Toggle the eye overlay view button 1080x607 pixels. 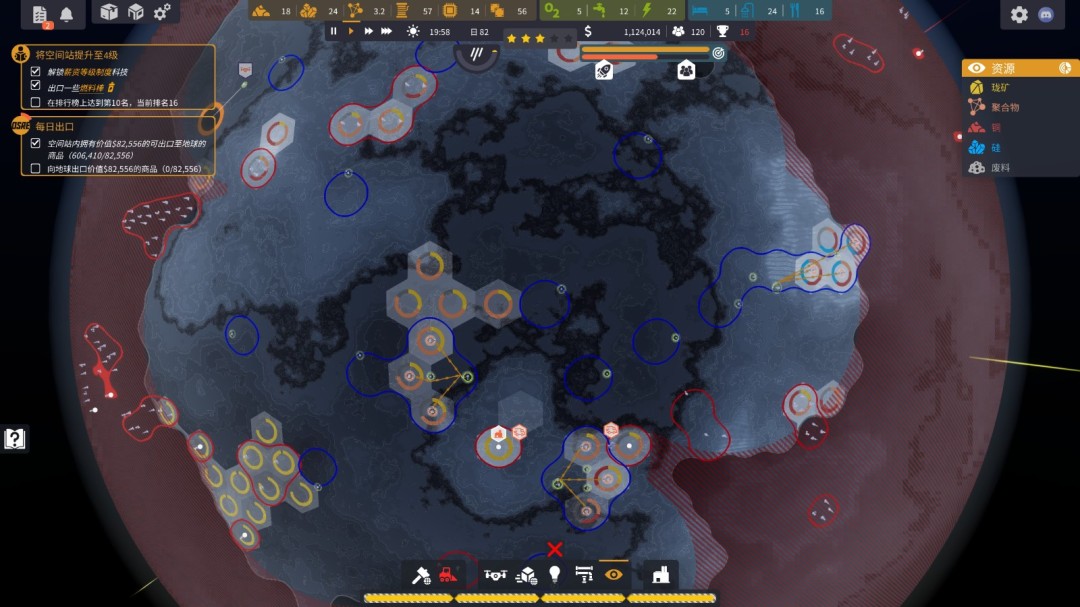pos(613,574)
